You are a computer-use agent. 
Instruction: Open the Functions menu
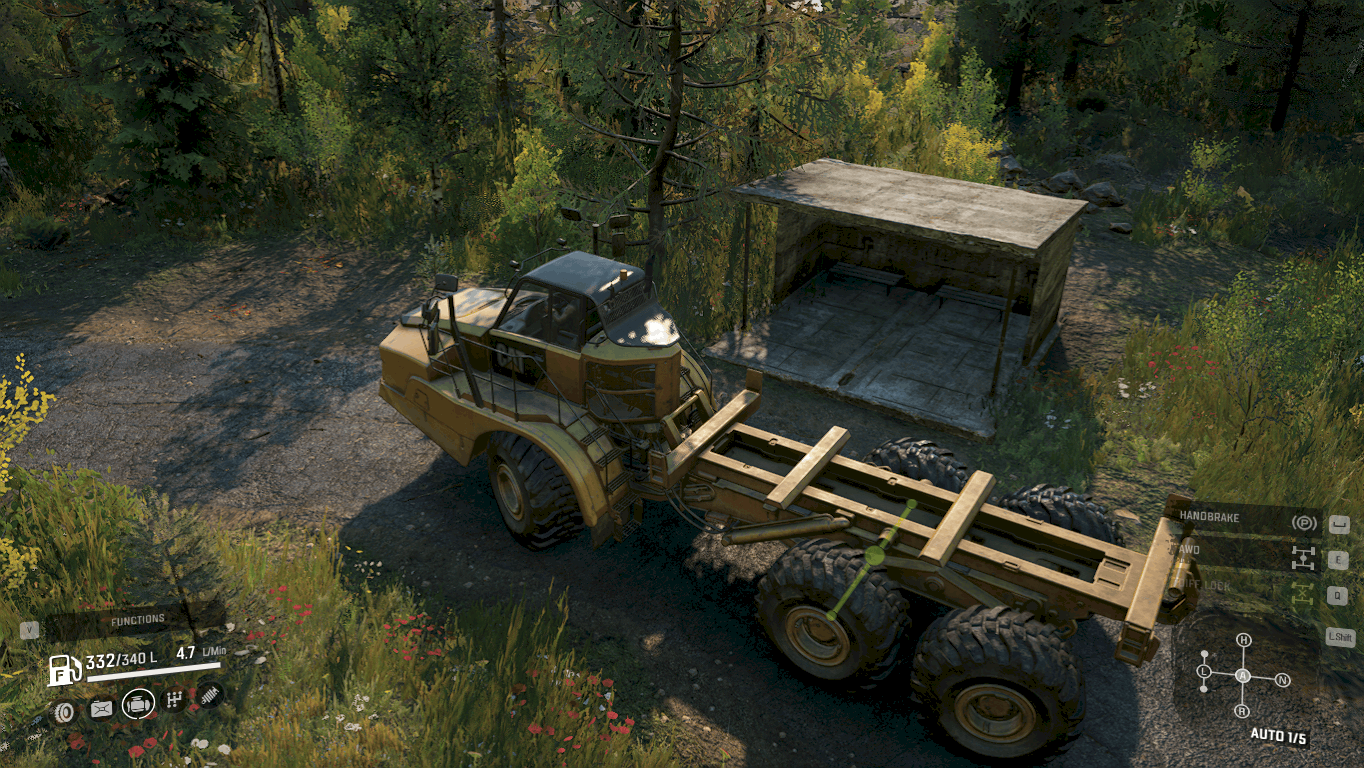[x=137, y=621]
